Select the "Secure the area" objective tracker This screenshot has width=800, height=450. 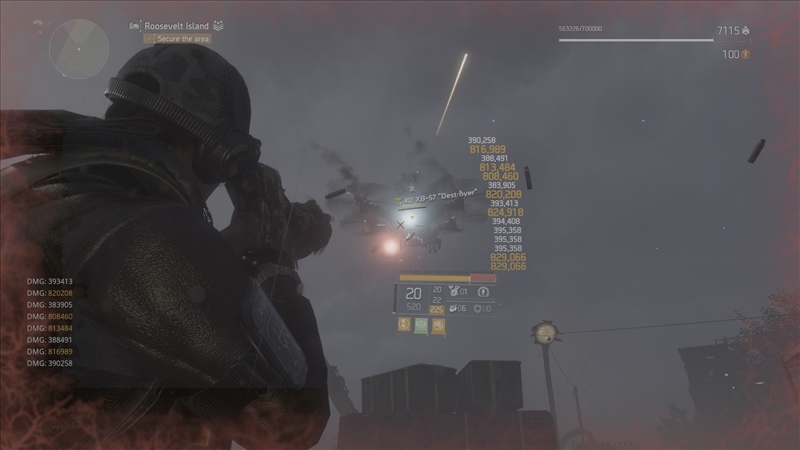pyautogui.click(x=178, y=39)
